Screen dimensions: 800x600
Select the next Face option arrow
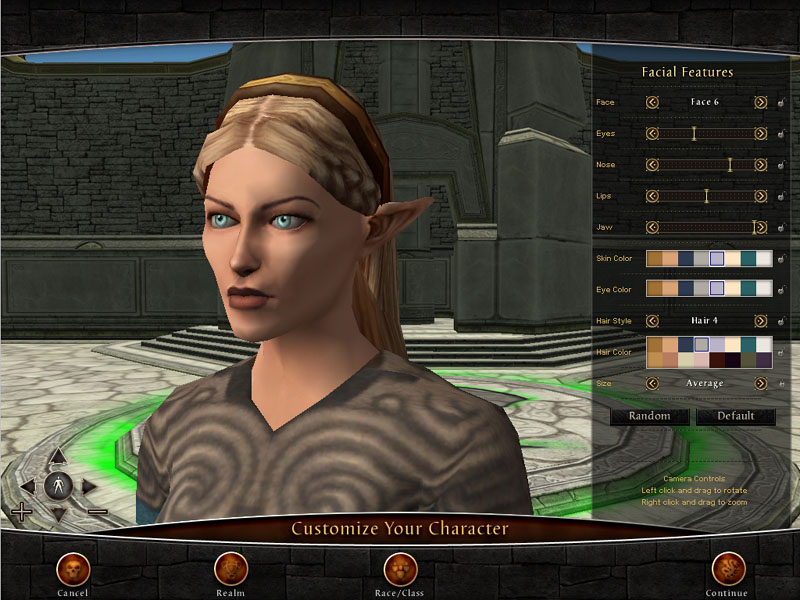(761, 102)
